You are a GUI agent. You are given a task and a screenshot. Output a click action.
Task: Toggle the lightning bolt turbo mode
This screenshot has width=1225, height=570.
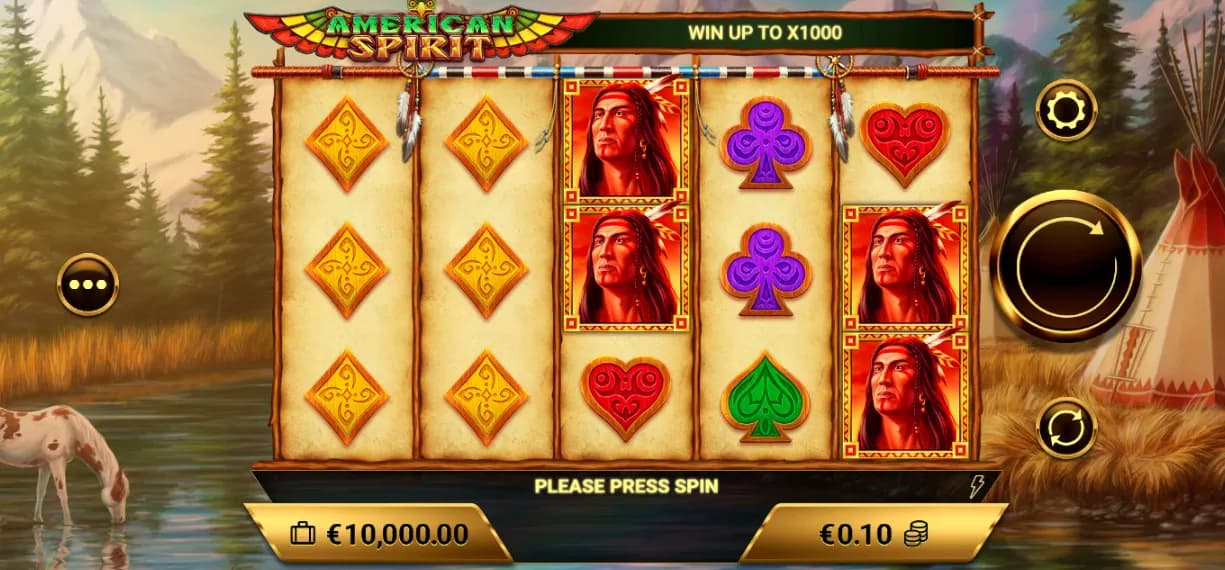(977, 487)
